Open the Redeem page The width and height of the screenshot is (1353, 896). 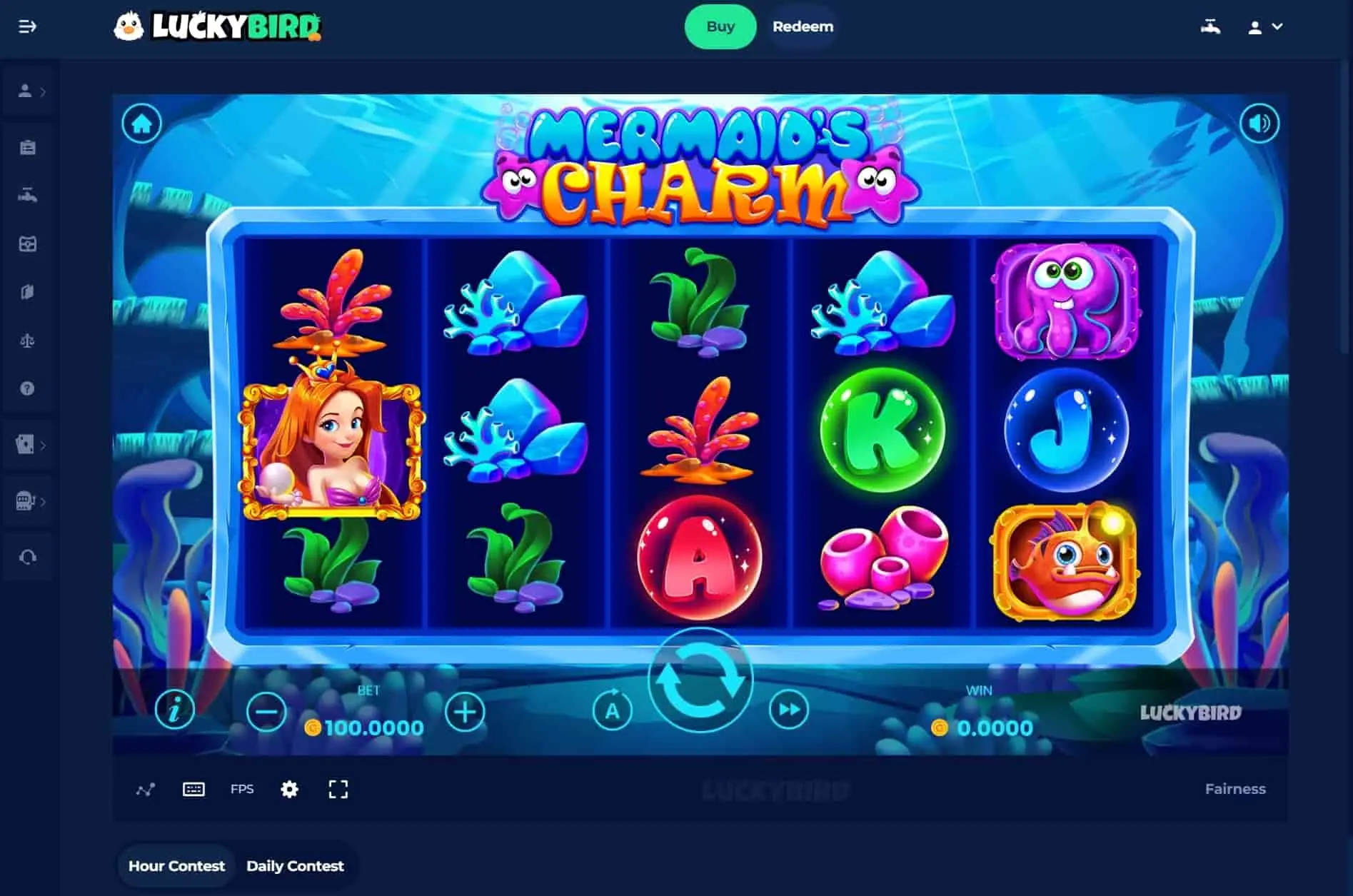click(803, 27)
